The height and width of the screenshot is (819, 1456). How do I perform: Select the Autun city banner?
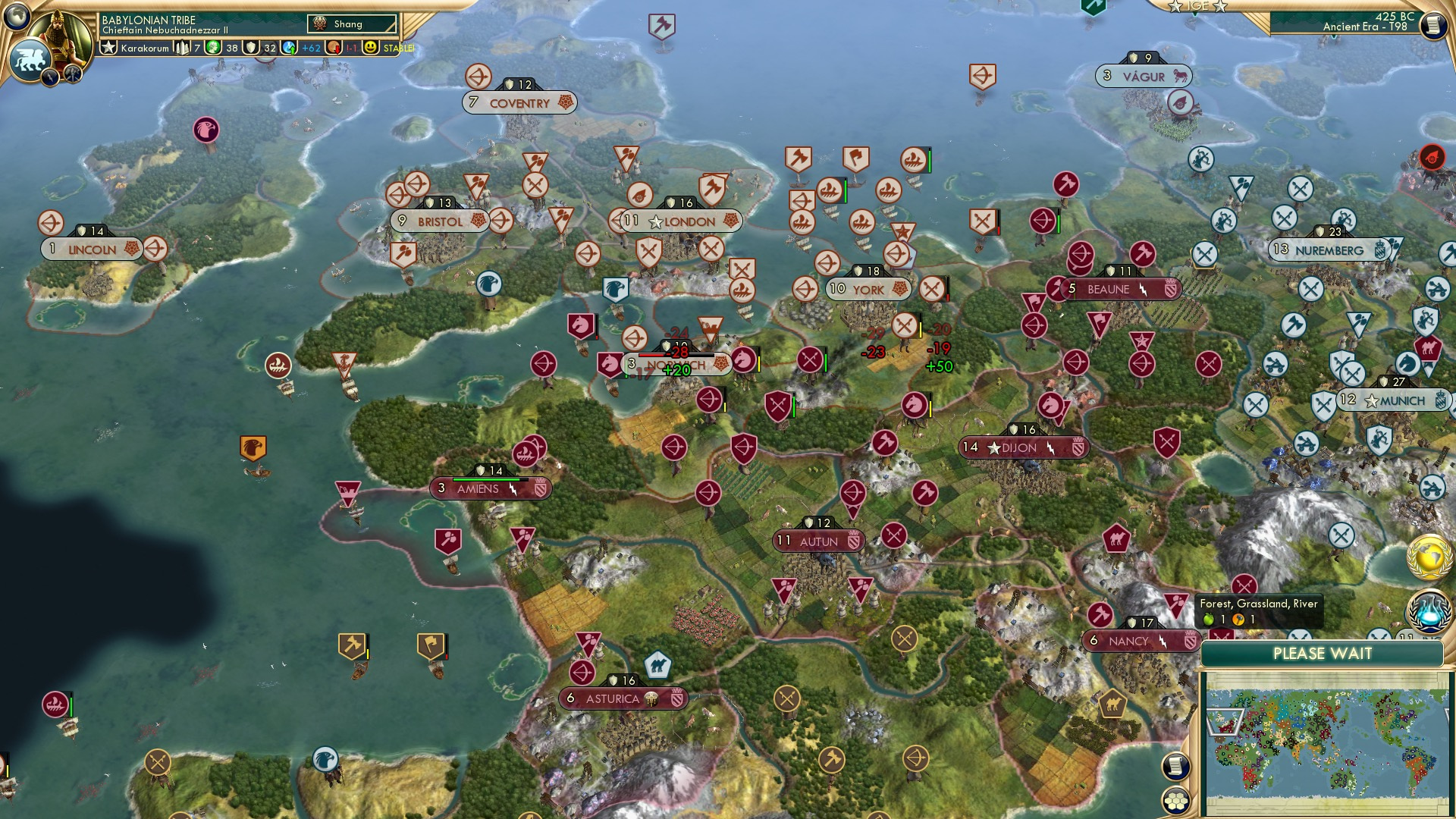pos(819,541)
